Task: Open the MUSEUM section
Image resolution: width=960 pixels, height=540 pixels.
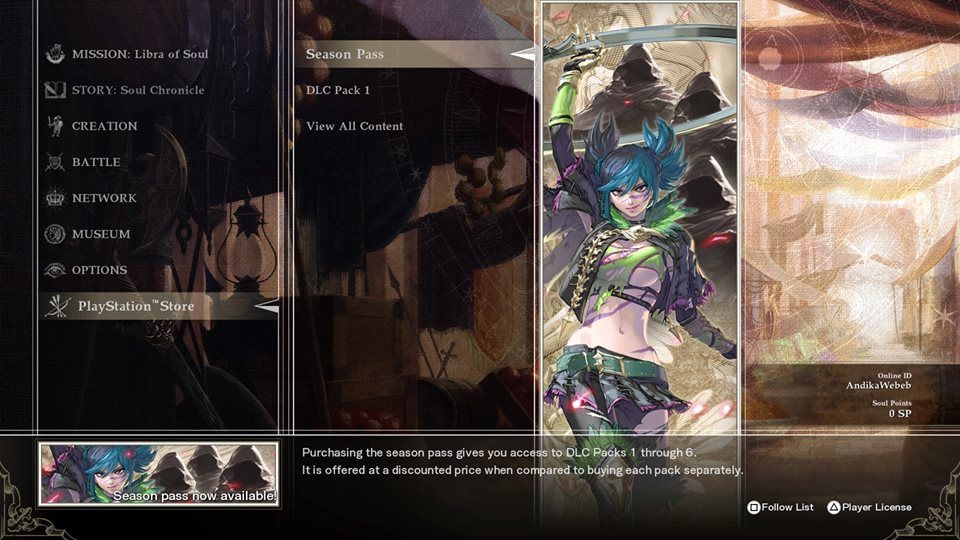Action: [x=100, y=234]
